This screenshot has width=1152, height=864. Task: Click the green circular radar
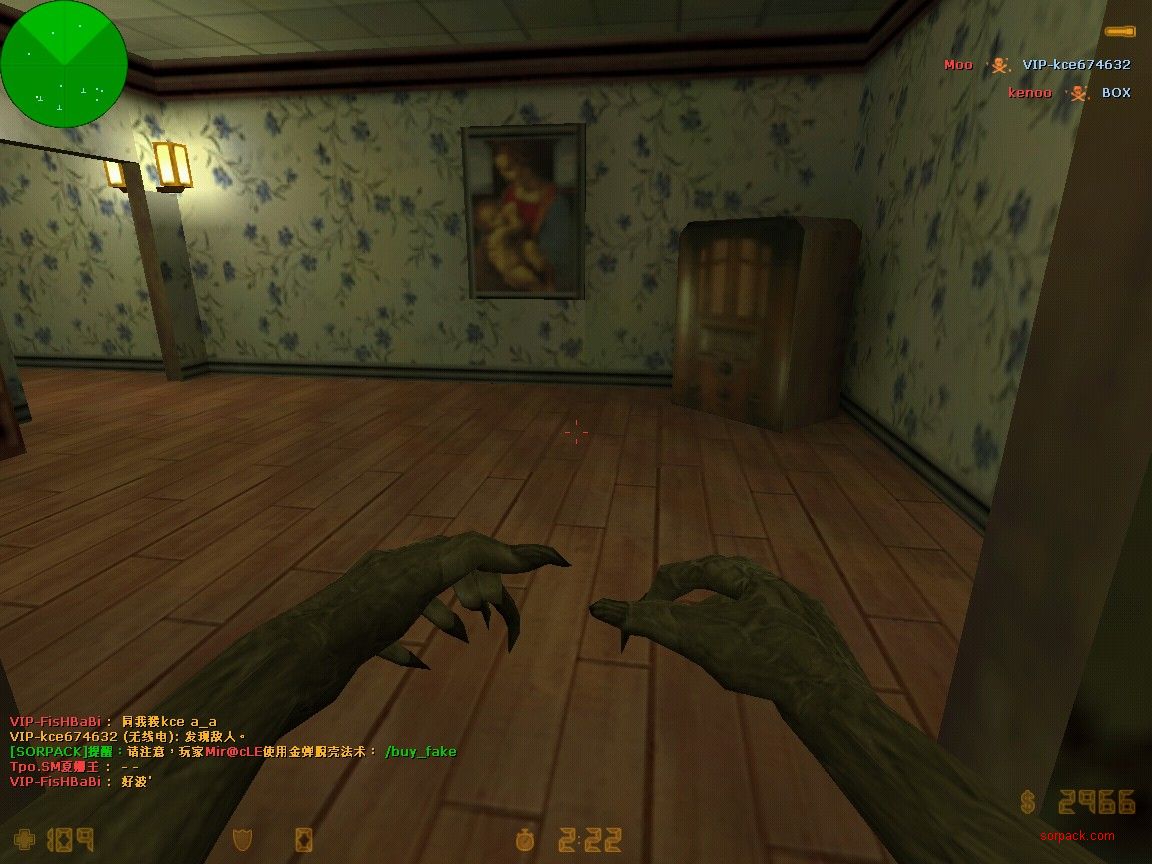tap(64, 64)
